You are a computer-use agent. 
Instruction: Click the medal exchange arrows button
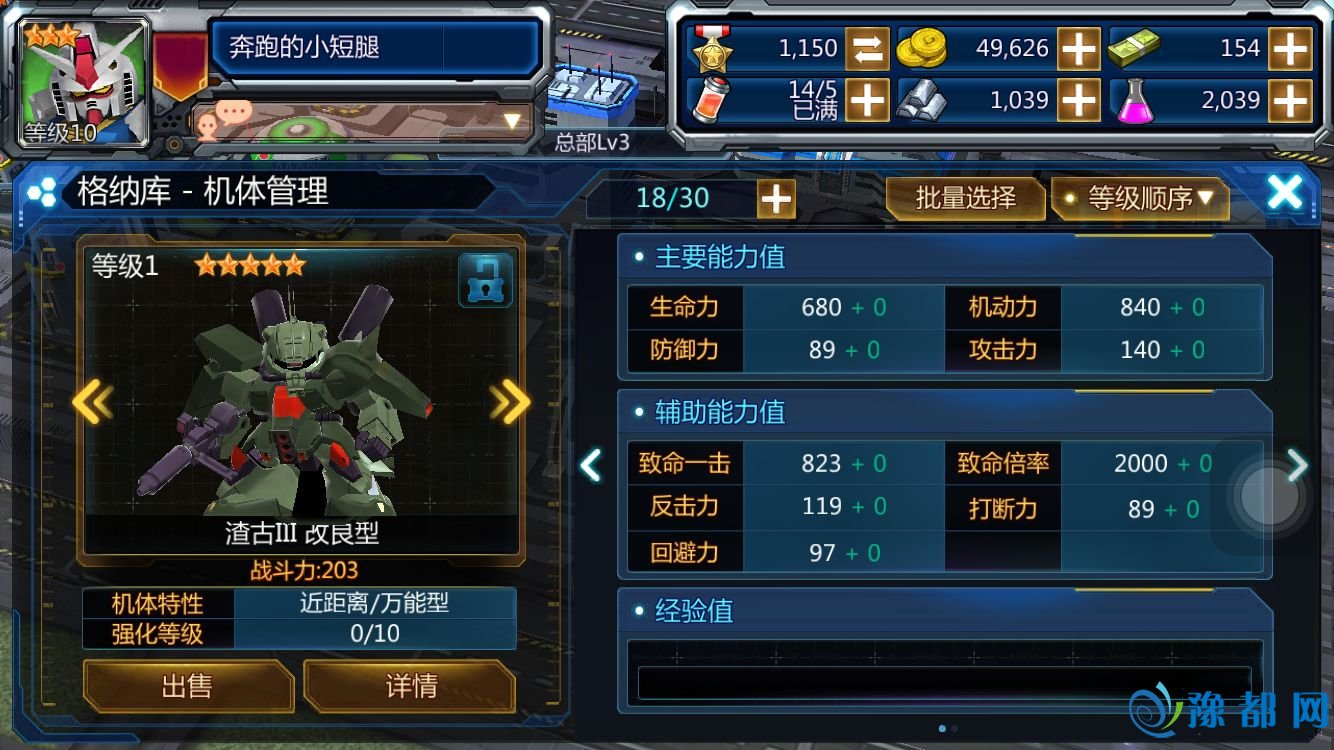click(x=867, y=48)
